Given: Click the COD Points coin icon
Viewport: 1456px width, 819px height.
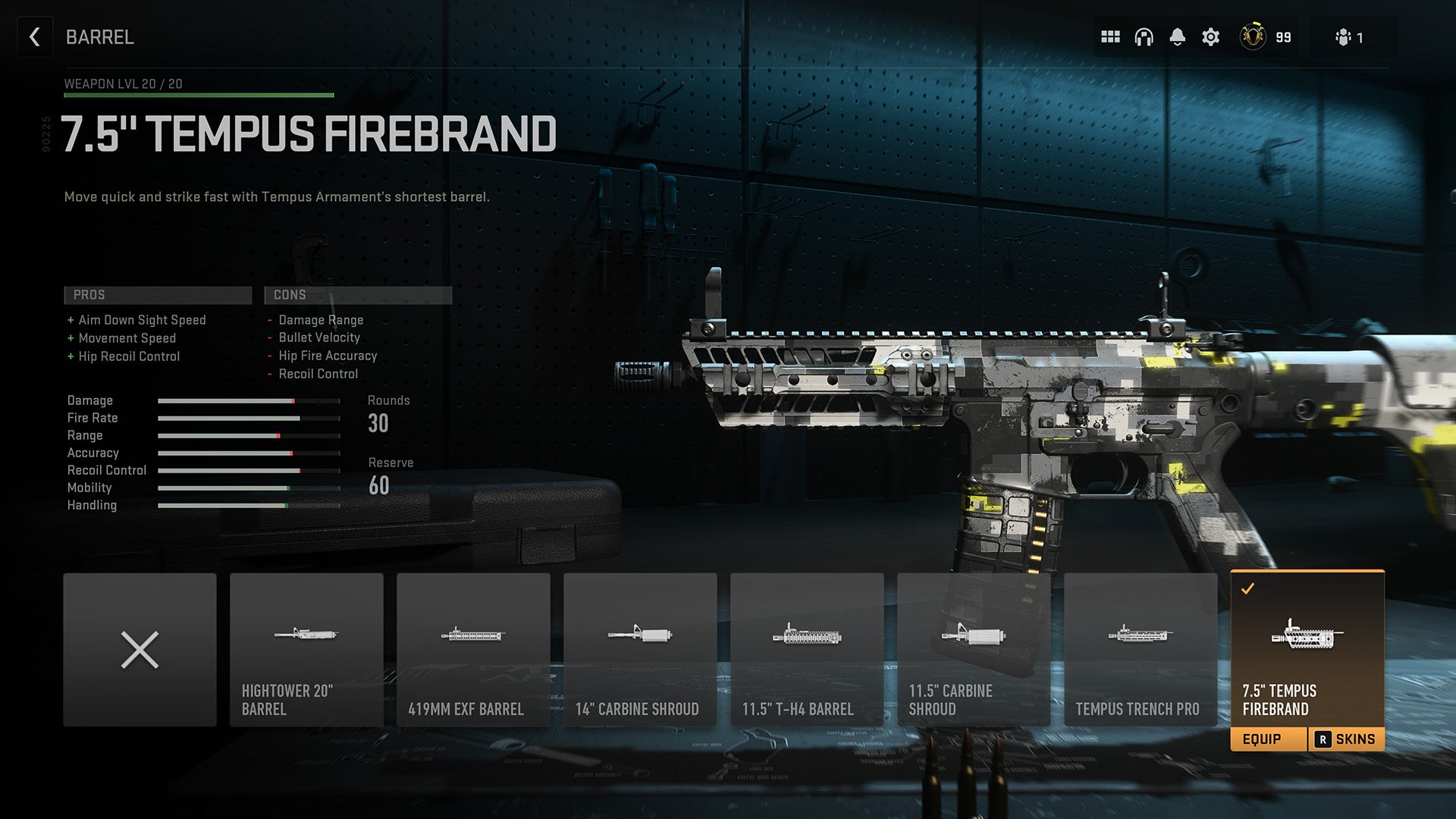Looking at the screenshot, I should (1253, 36).
